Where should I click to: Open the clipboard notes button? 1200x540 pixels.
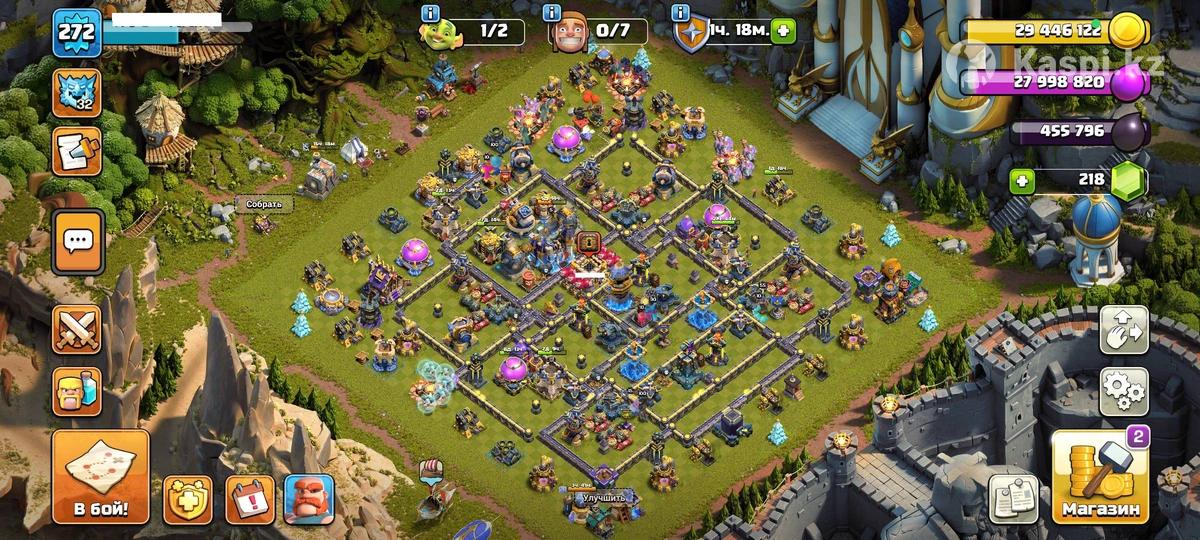point(1013,498)
